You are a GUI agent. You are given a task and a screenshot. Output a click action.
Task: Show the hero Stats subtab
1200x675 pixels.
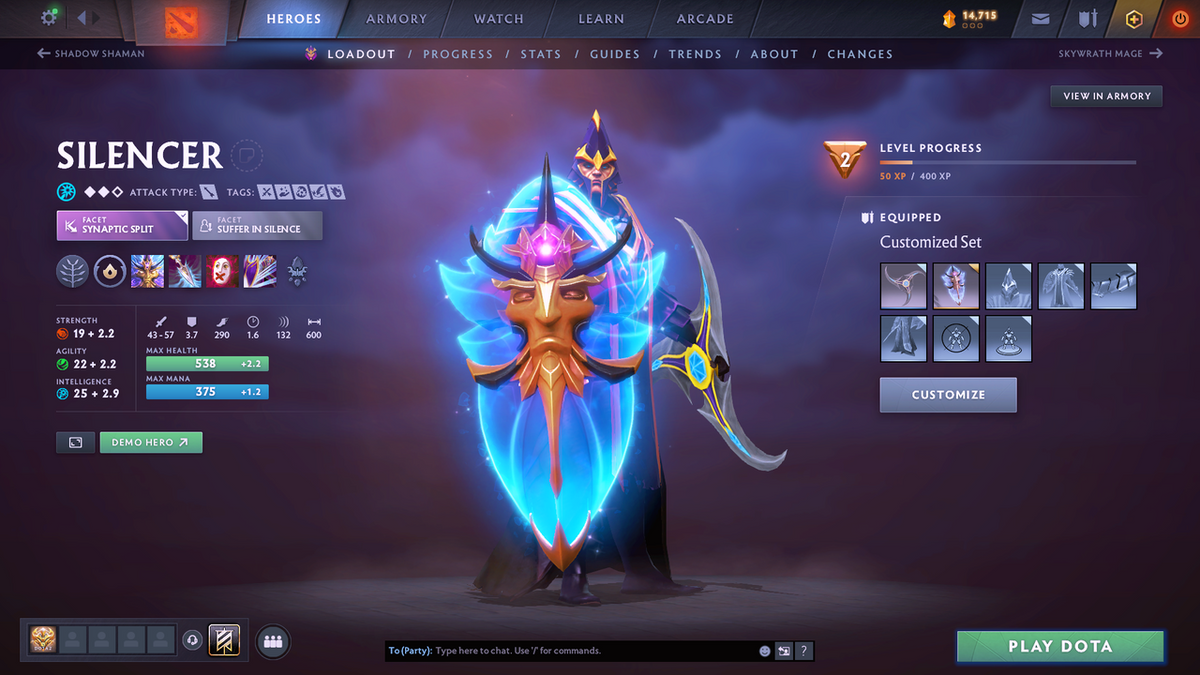[540, 54]
